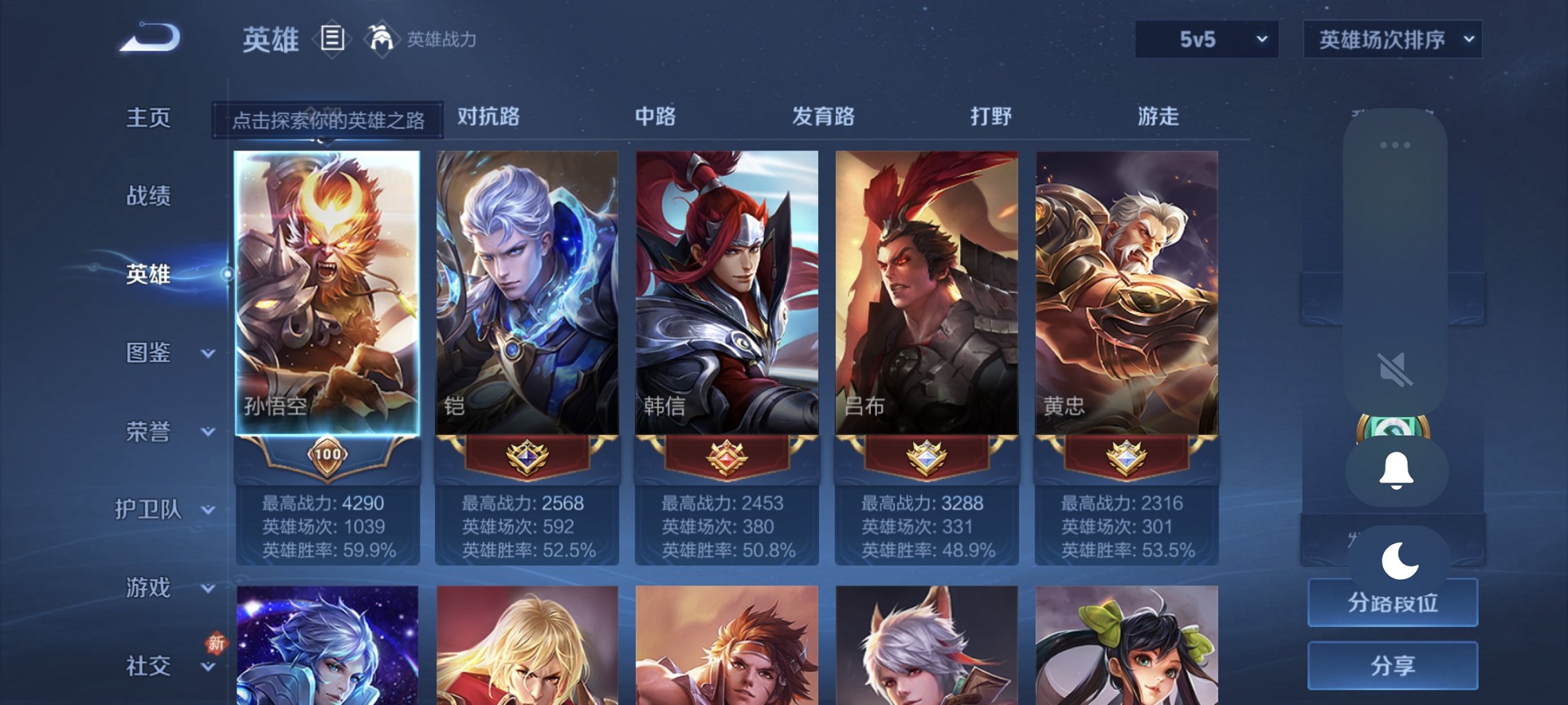Select the 英雄战力 crown icon

pos(379,39)
